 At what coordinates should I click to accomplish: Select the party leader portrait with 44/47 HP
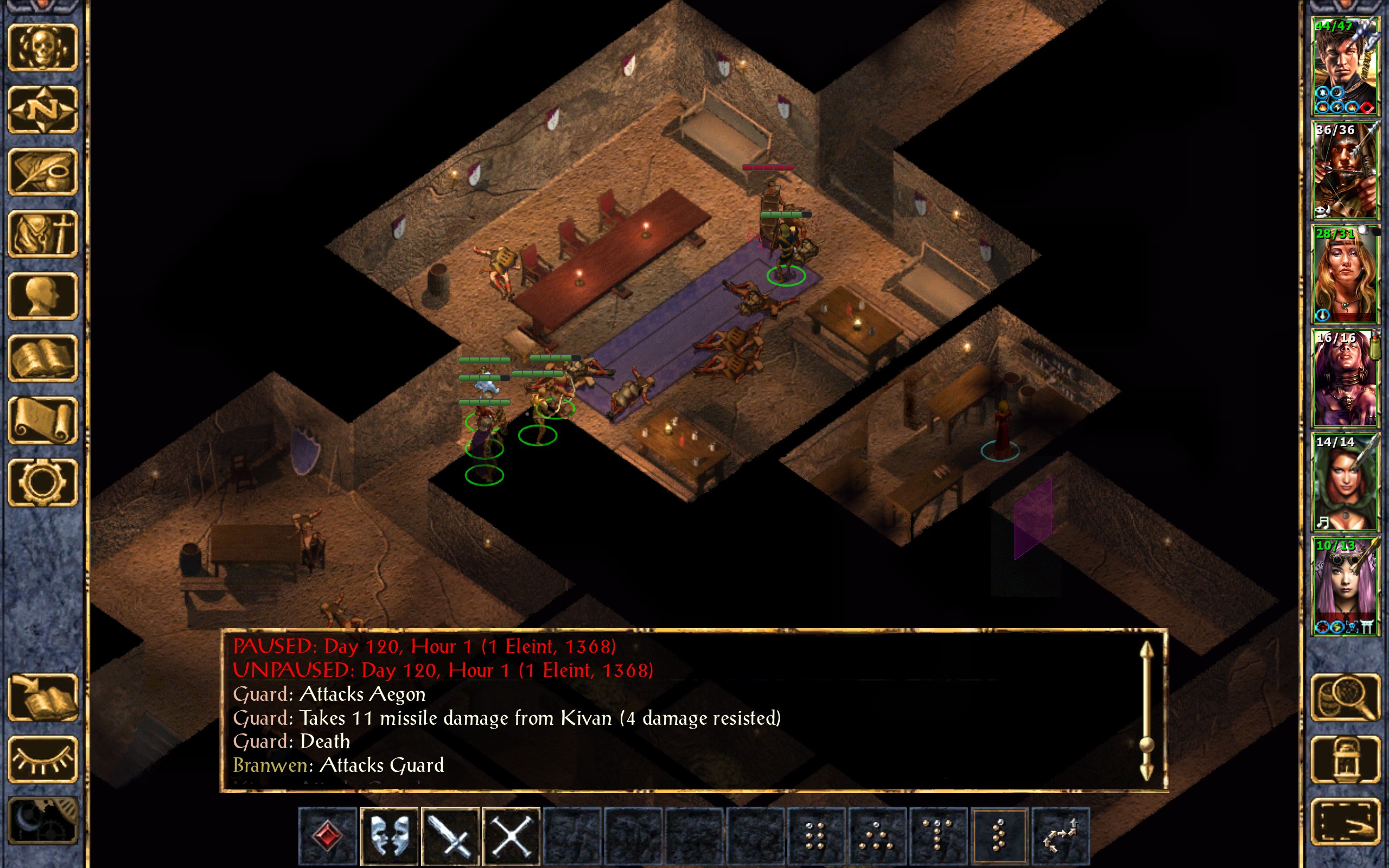coord(1345,67)
